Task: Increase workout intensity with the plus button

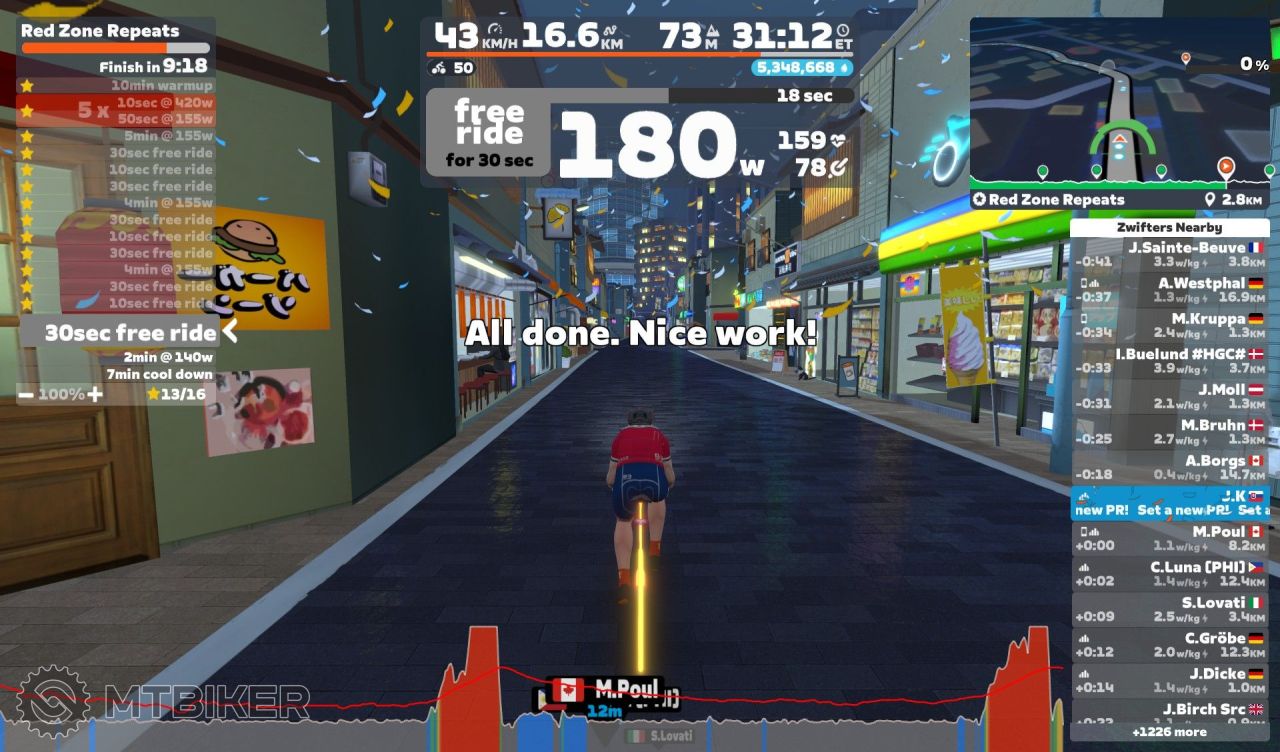Action: pos(95,394)
